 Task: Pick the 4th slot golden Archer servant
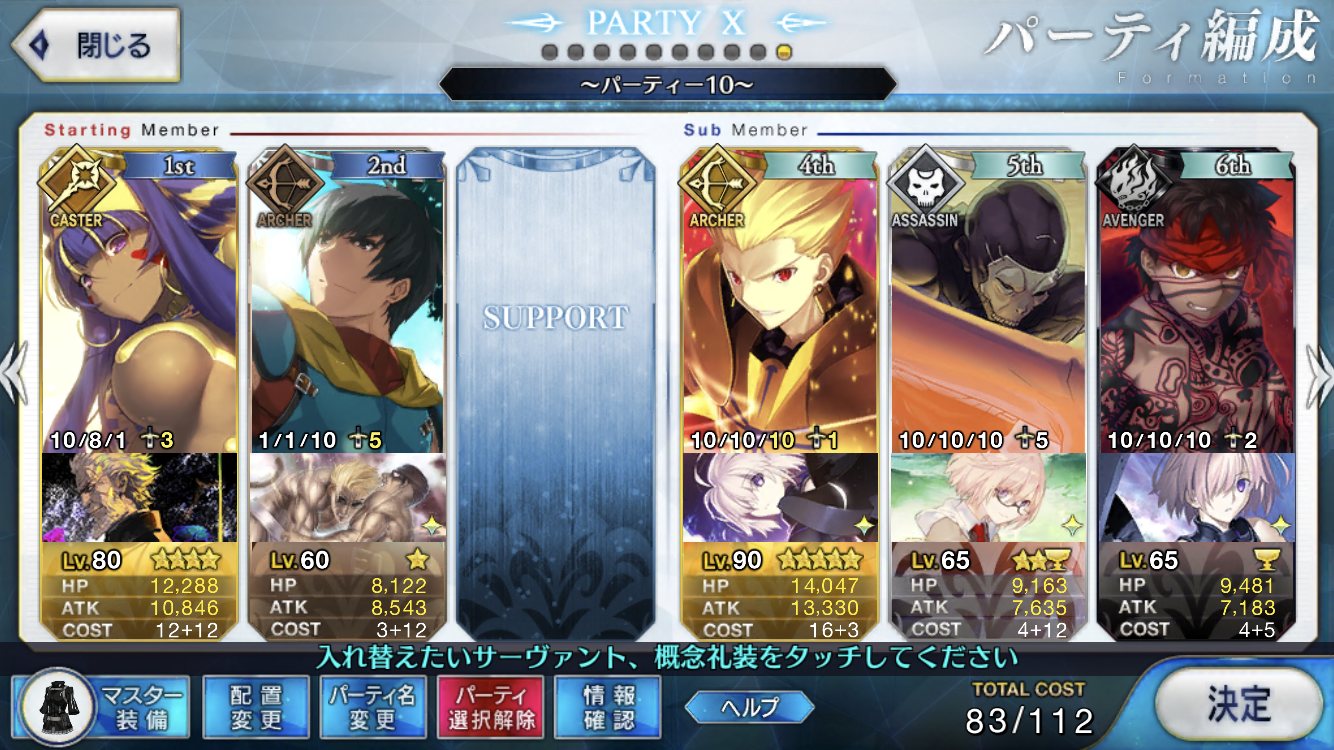780,300
